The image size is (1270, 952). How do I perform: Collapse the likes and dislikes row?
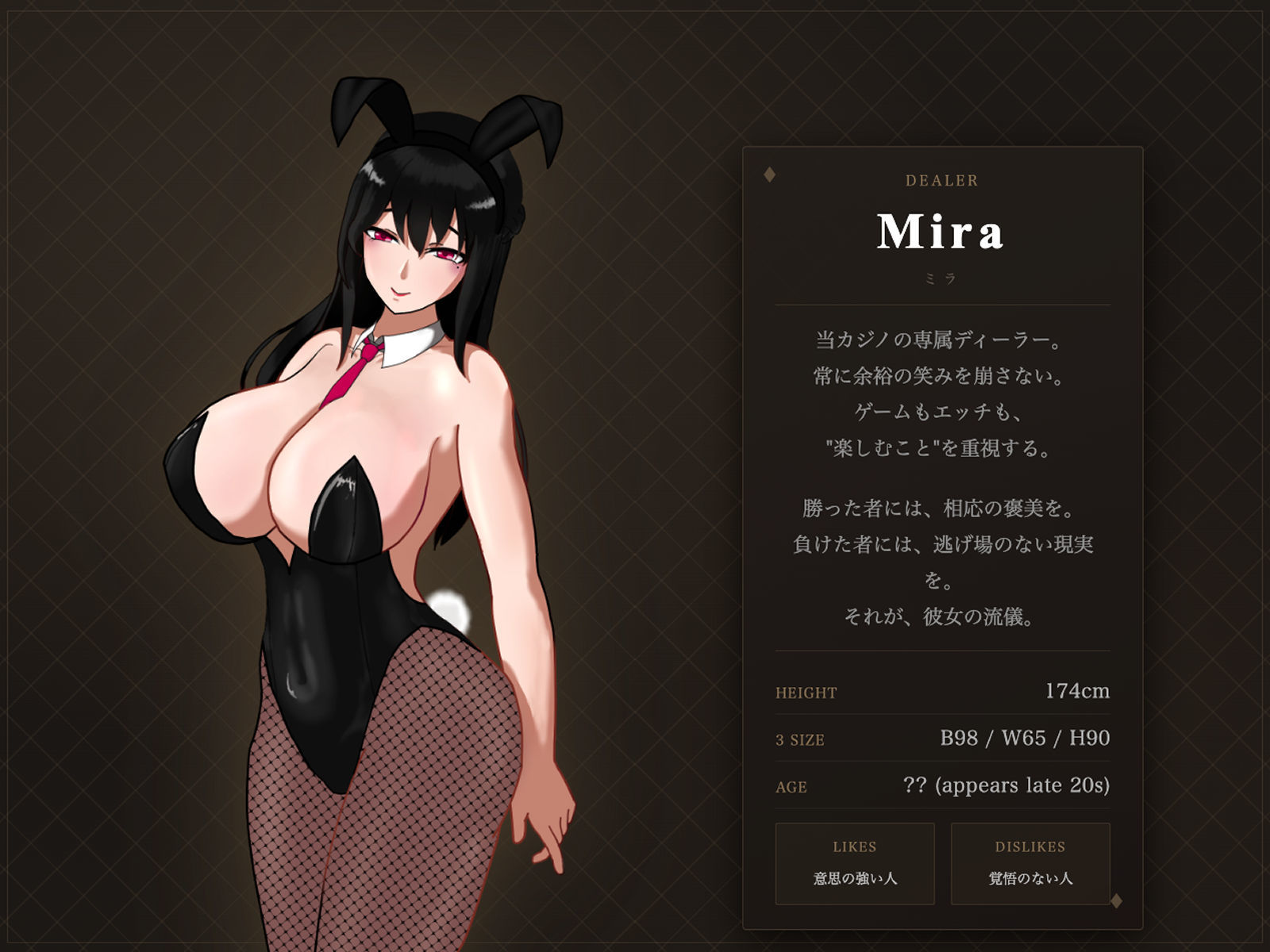(945, 865)
